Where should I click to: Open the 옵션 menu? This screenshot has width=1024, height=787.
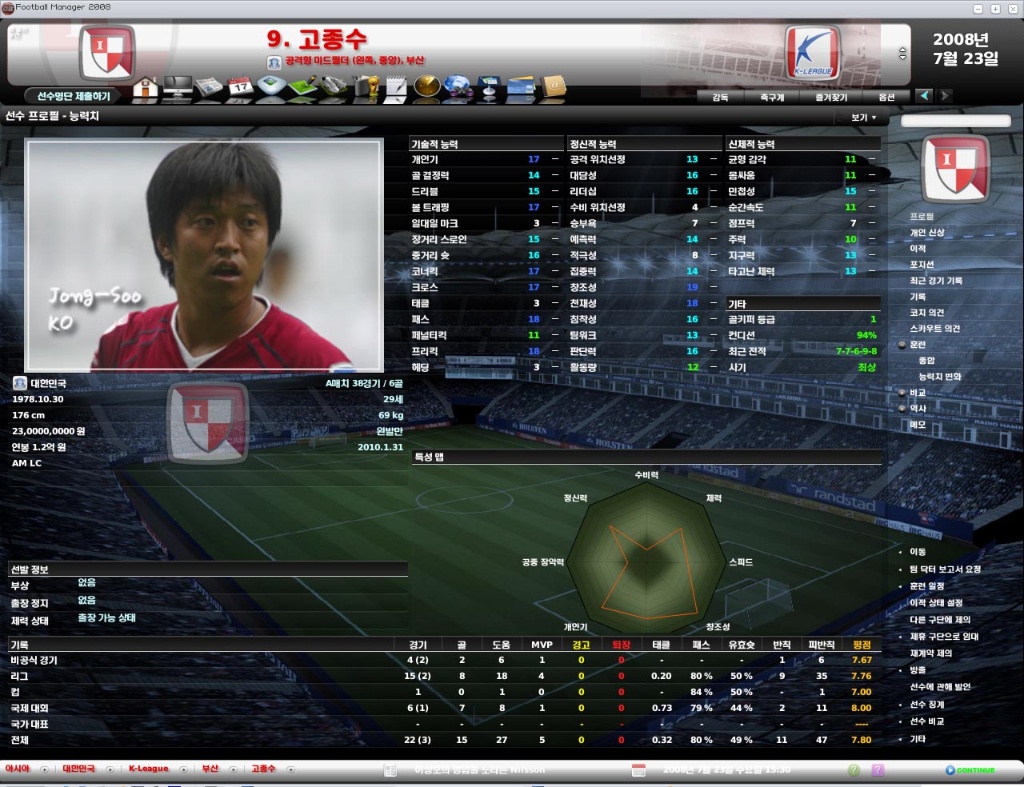pos(886,97)
